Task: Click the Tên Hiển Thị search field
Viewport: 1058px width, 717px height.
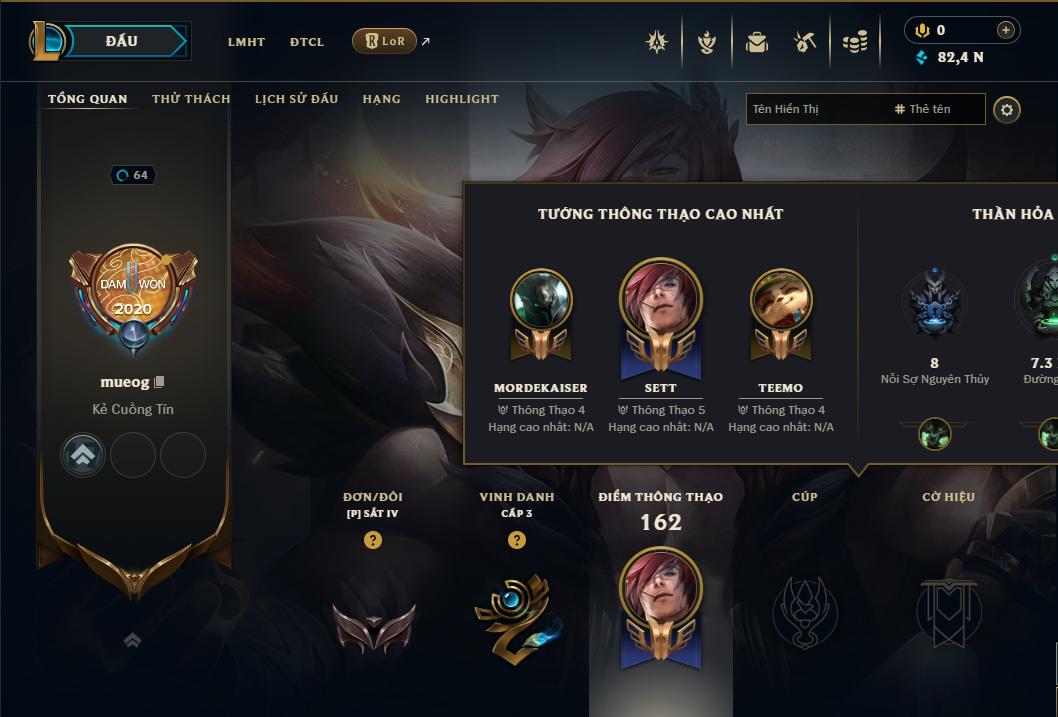Action: tap(815, 109)
